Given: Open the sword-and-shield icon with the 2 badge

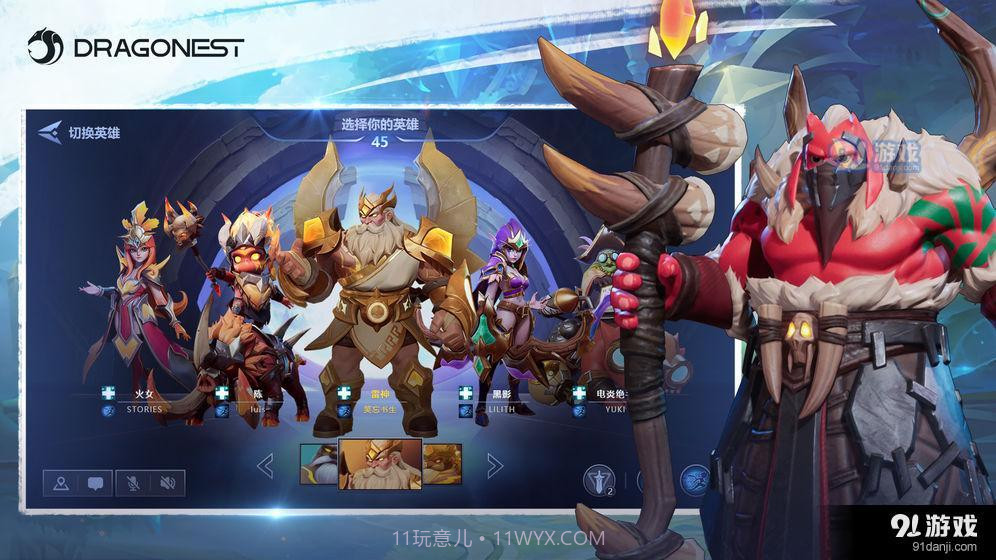Looking at the screenshot, I should pos(598,480).
